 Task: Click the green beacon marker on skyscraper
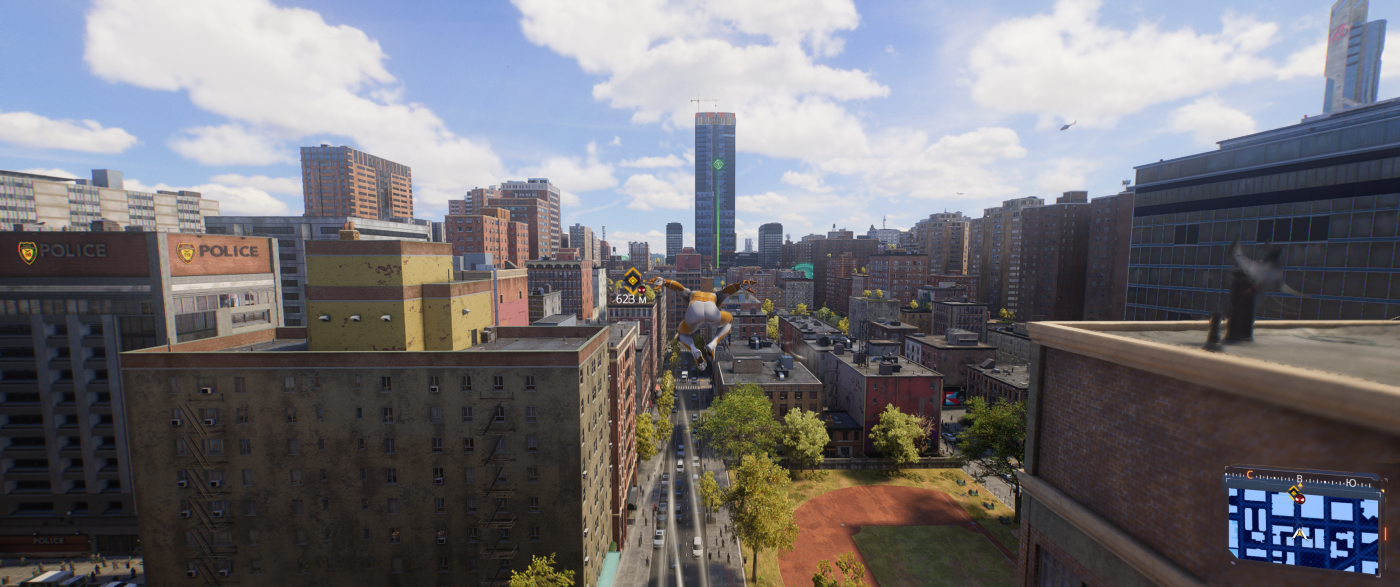point(717,163)
